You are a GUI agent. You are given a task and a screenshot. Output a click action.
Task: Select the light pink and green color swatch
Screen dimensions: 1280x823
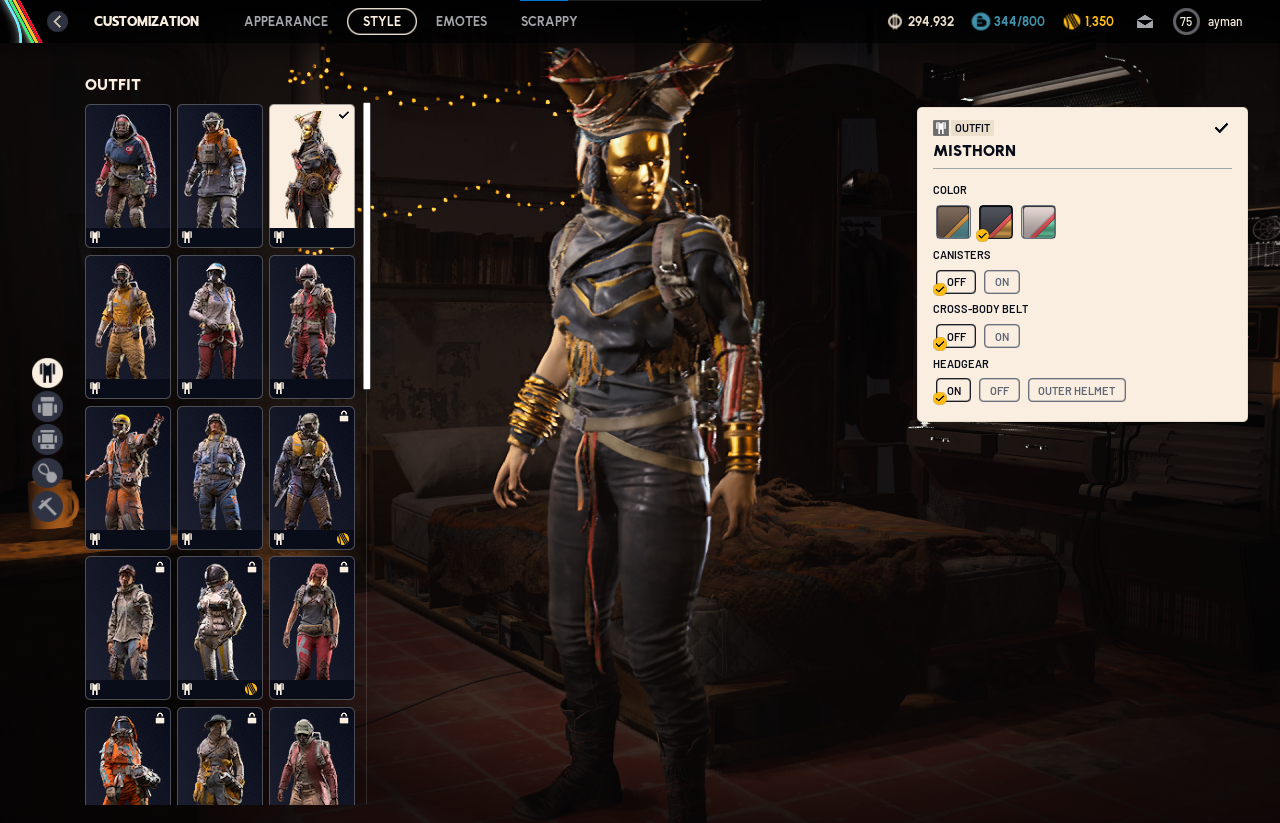[x=1038, y=222]
